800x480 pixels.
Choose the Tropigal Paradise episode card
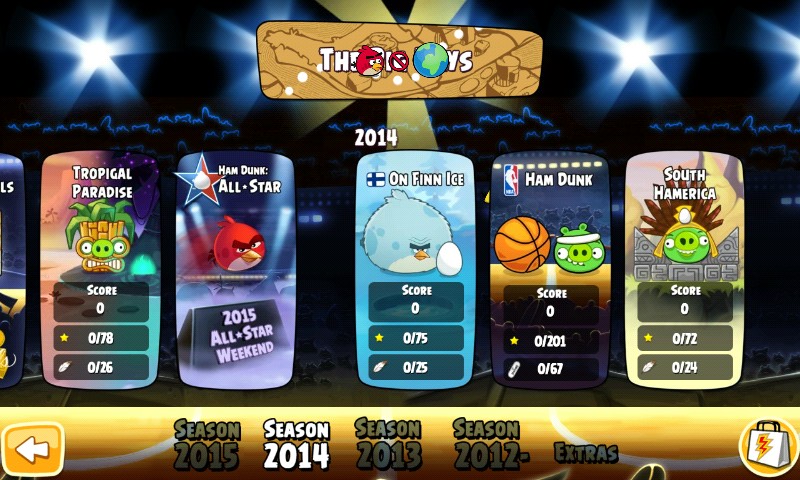pyautogui.click(x=101, y=270)
